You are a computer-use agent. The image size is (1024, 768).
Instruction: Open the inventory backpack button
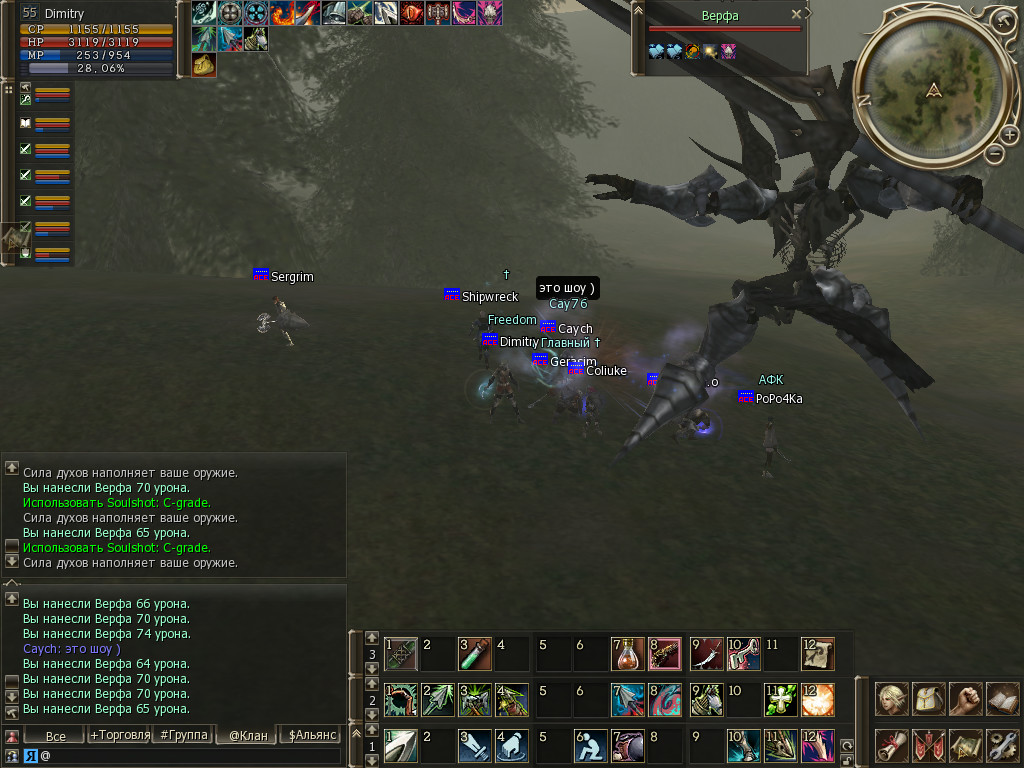[929, 698]
